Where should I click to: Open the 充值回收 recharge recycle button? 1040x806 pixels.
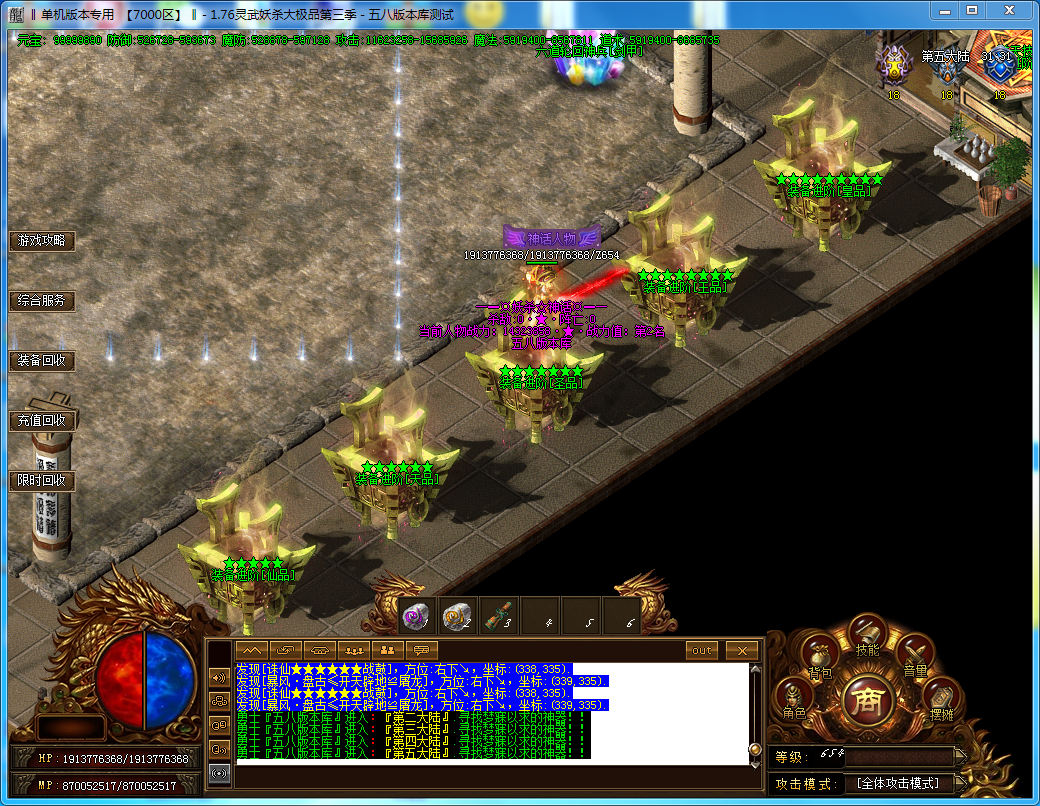tap(42, 420)
